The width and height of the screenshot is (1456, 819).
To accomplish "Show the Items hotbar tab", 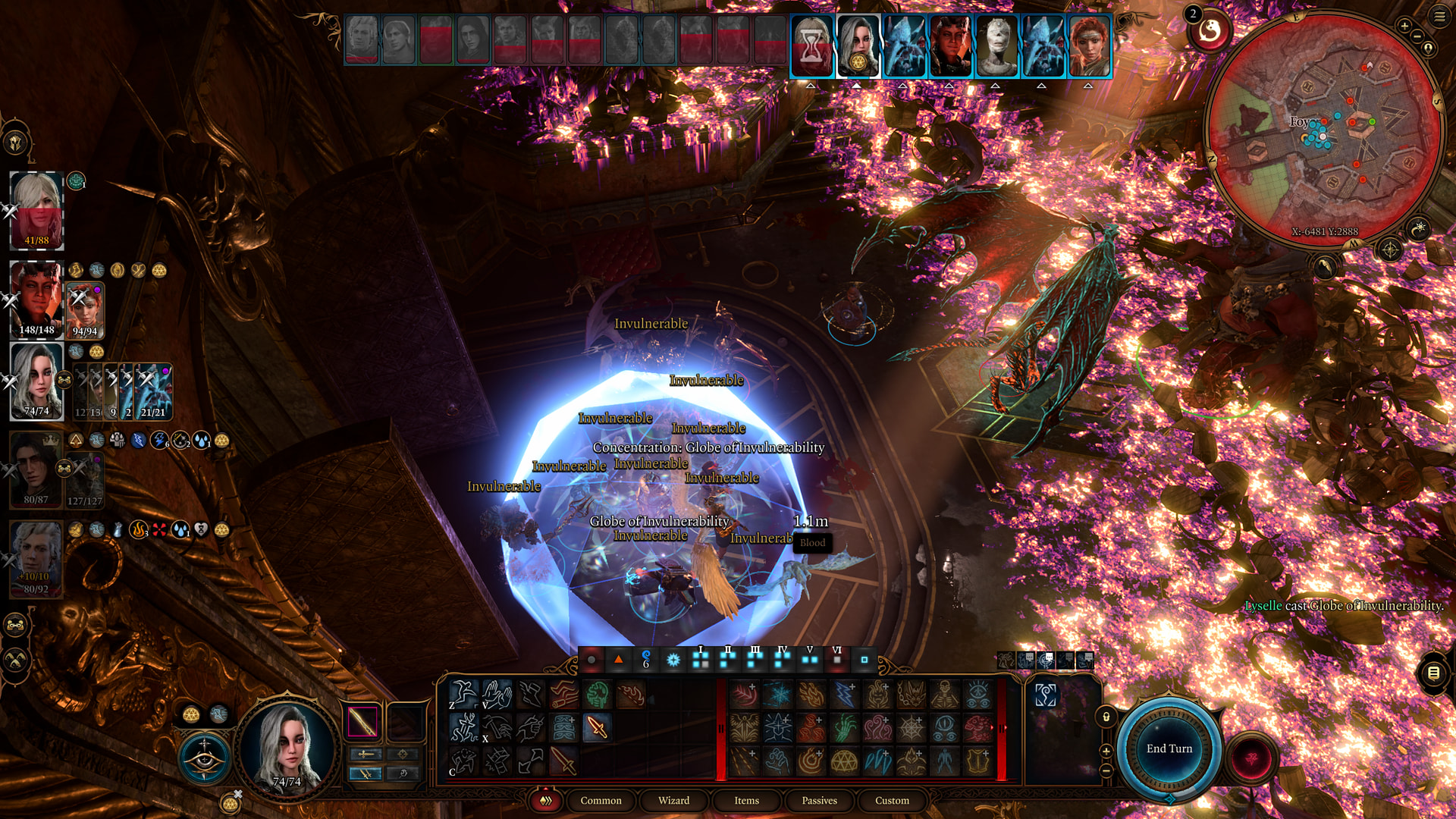I will (x=746, y=800).
